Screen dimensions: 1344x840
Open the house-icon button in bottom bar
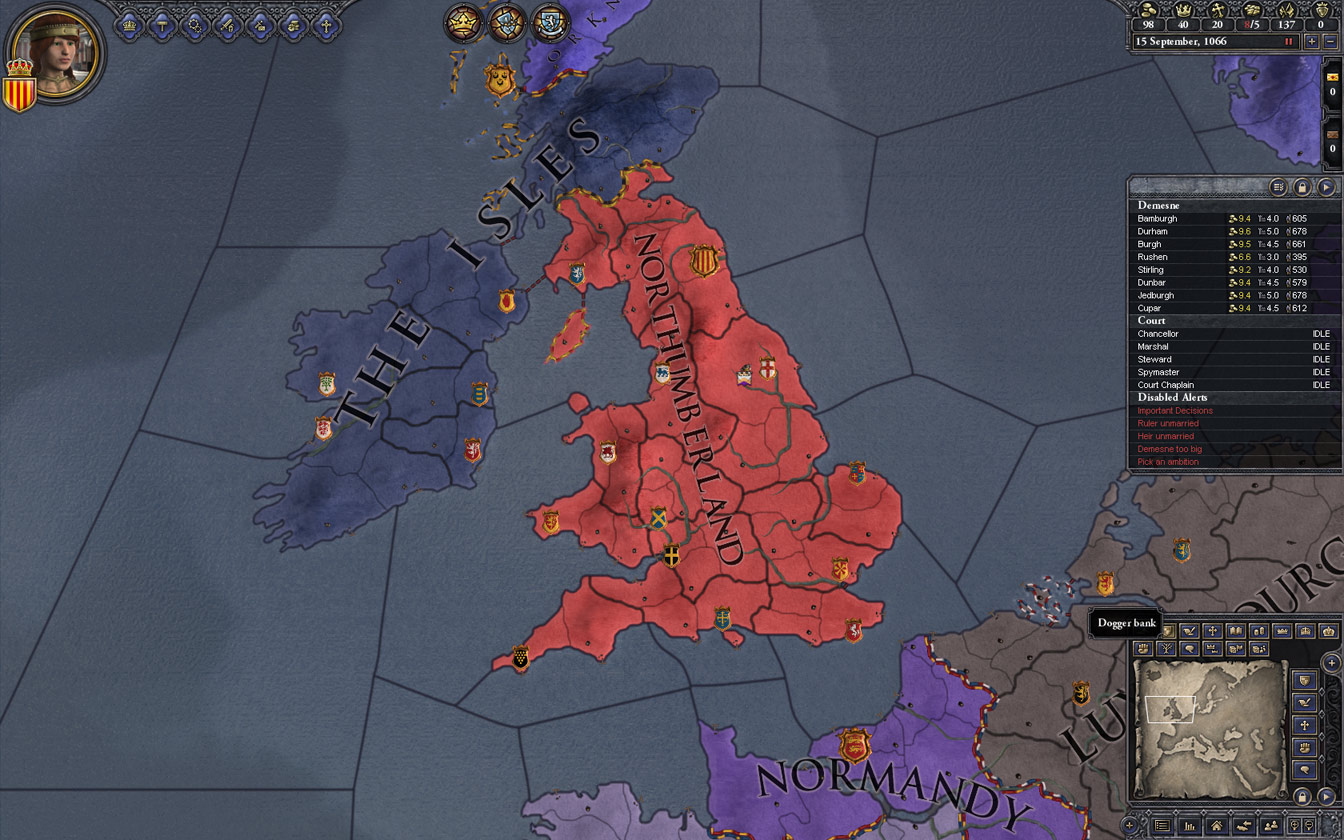click(x=1216, y=826)
